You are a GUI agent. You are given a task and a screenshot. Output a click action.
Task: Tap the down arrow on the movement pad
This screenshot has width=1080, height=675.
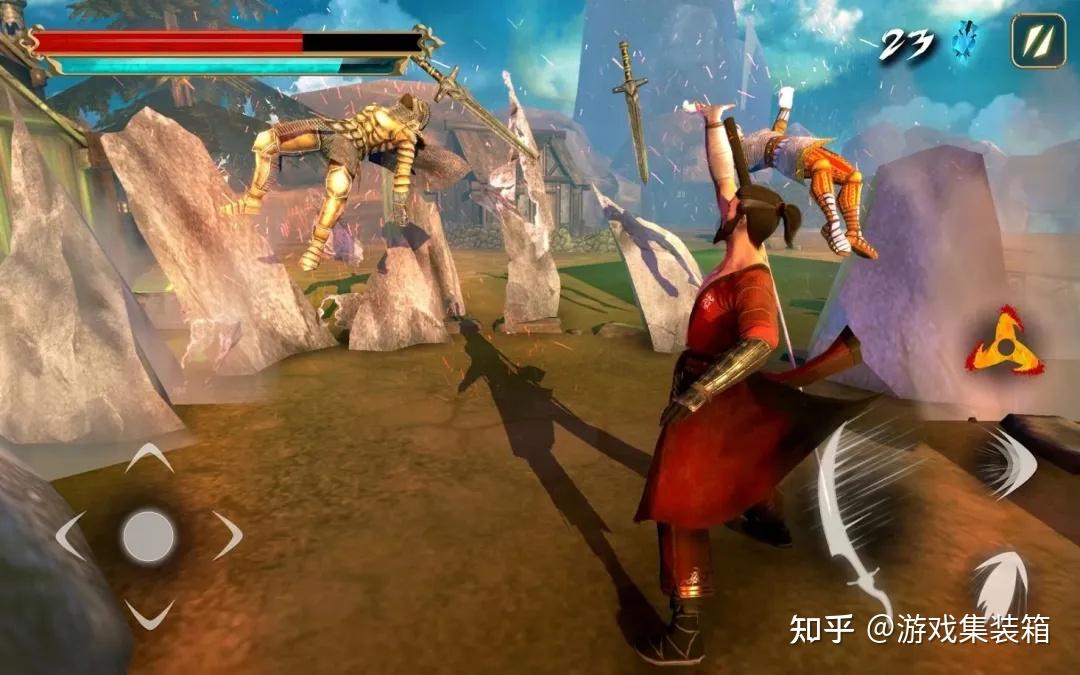tap(149, 613)
